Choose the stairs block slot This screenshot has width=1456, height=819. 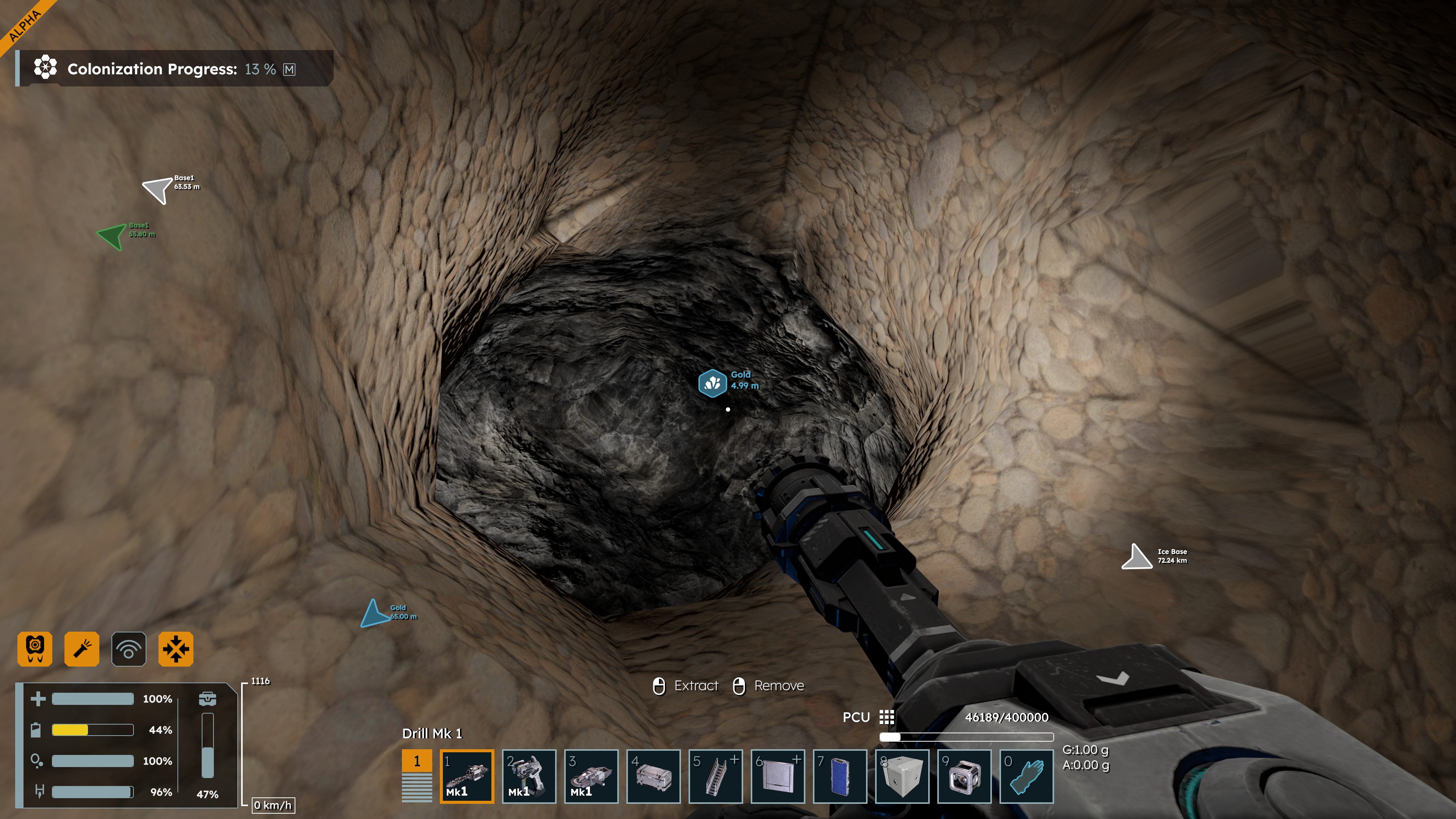pyautogui.click(x=715, y=776)
